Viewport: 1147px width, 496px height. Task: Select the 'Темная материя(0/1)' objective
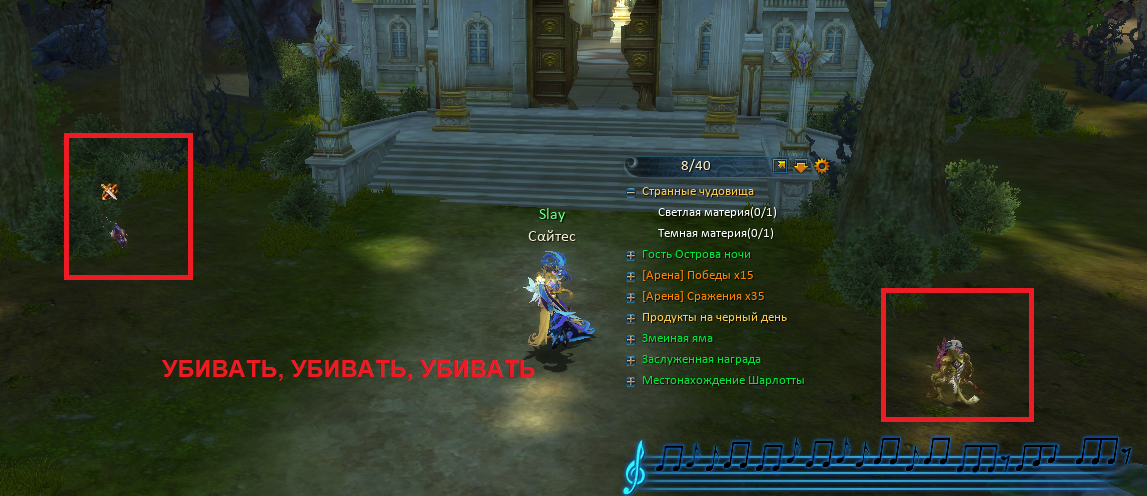pos(715,233)
